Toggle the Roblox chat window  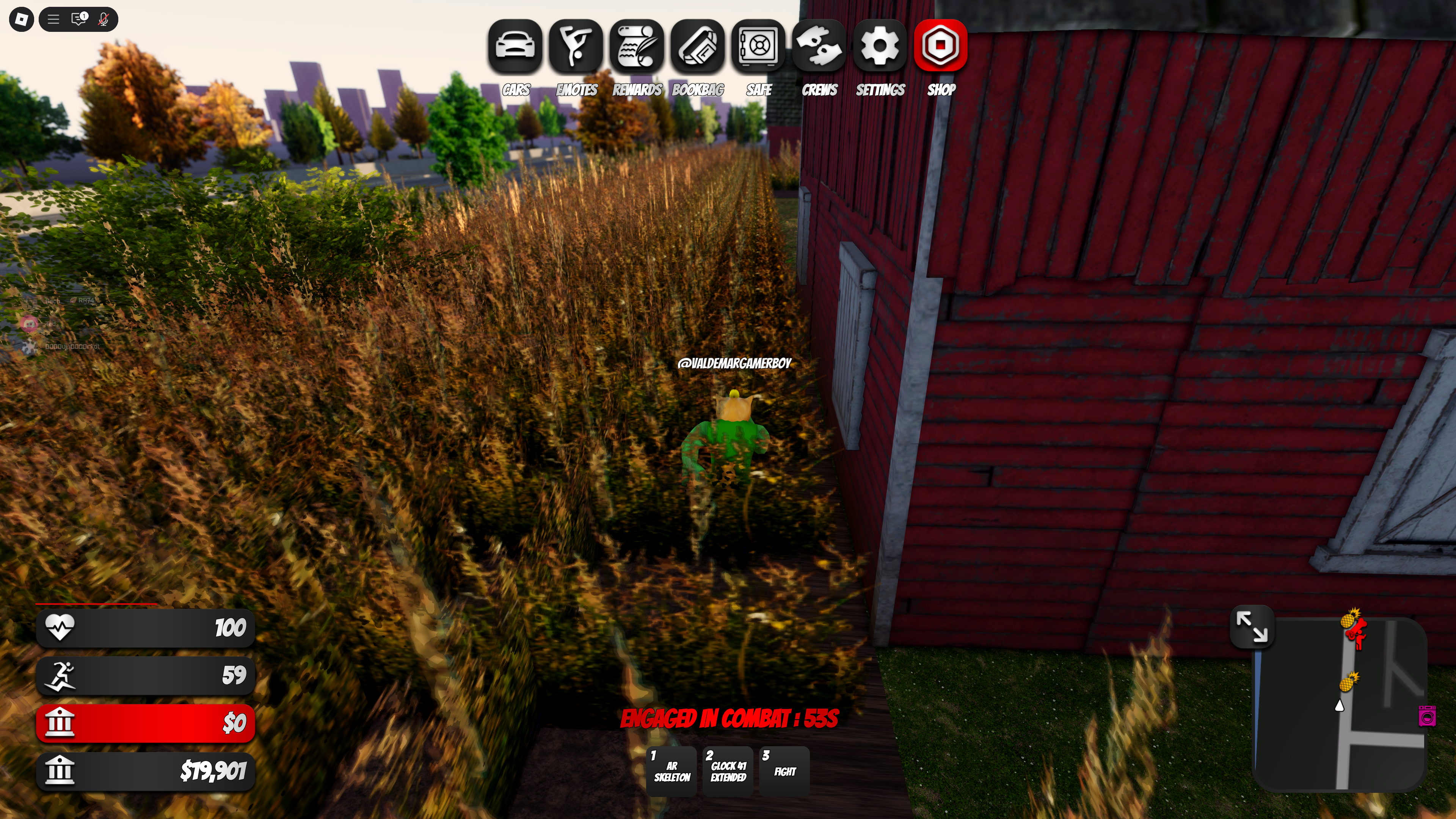pos(78,20)
